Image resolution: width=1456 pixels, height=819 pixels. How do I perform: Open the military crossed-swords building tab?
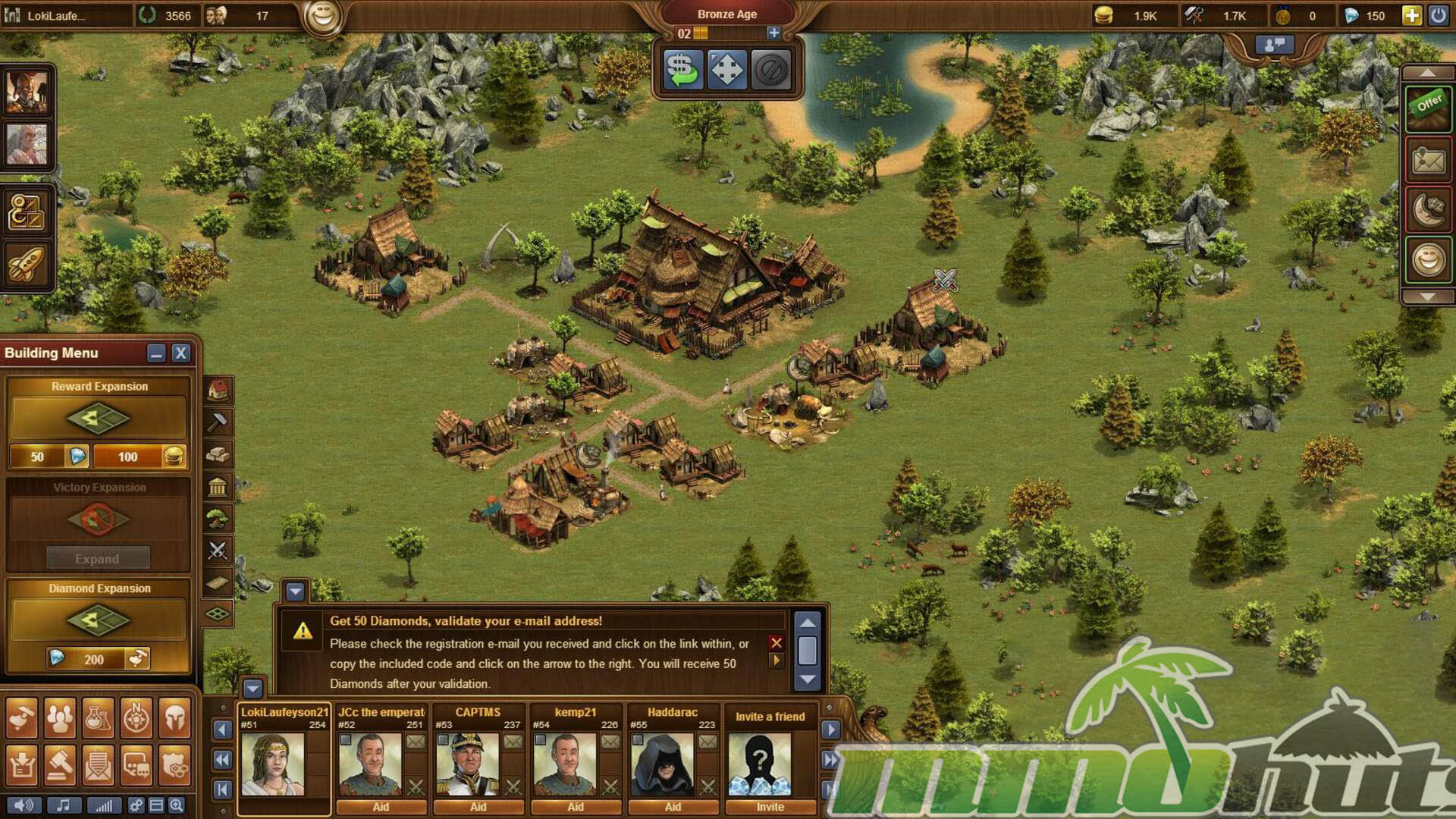pyautogui.click(x=218, y=551)
